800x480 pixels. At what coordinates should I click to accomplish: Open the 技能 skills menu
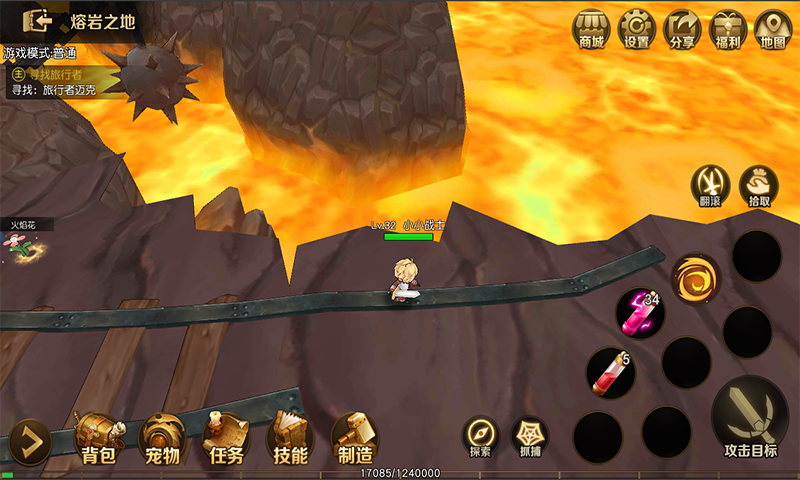click(x=289, y=440)
